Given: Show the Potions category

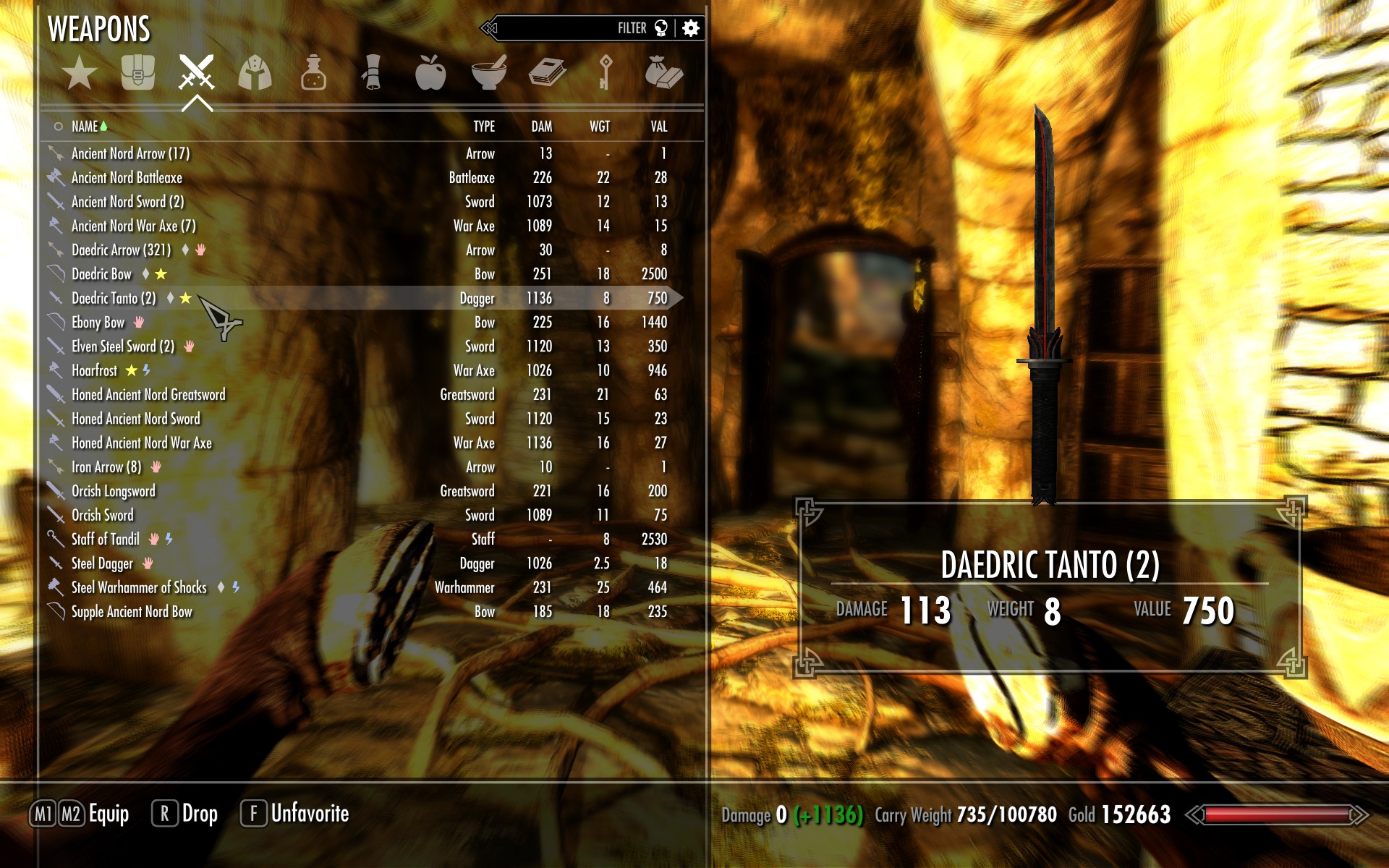Looking at the screenshot, I should coord(313,73).
